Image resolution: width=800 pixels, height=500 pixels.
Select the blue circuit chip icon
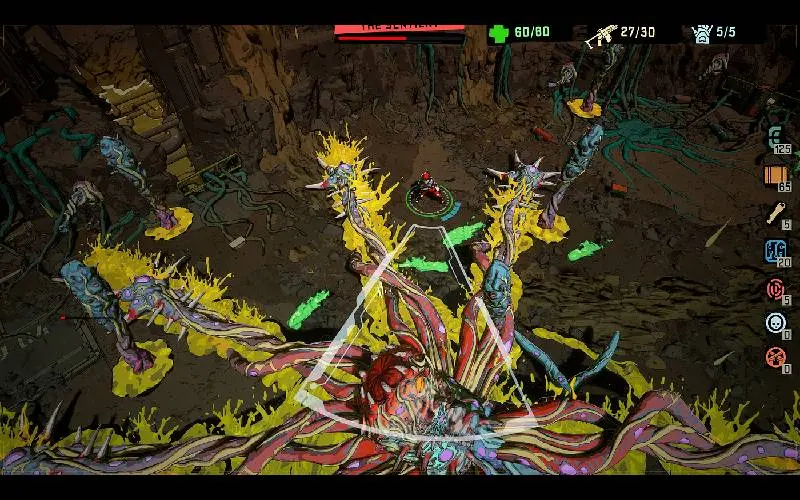click(x=776, y=251)
